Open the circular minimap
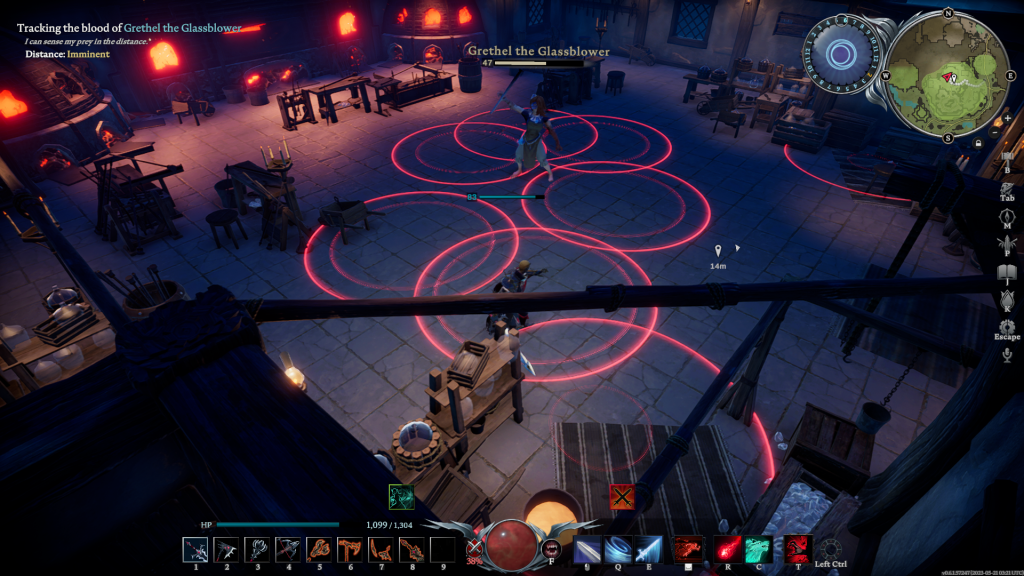 948,75
